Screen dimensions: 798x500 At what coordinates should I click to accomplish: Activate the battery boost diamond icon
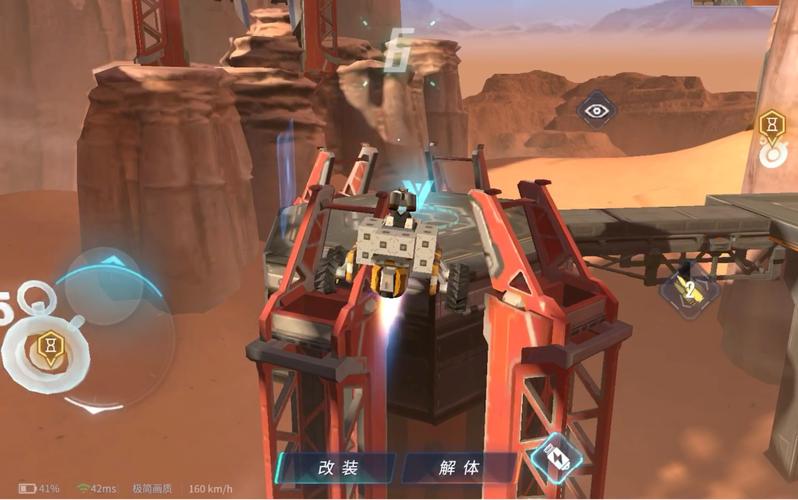click(x=556, y=459)
